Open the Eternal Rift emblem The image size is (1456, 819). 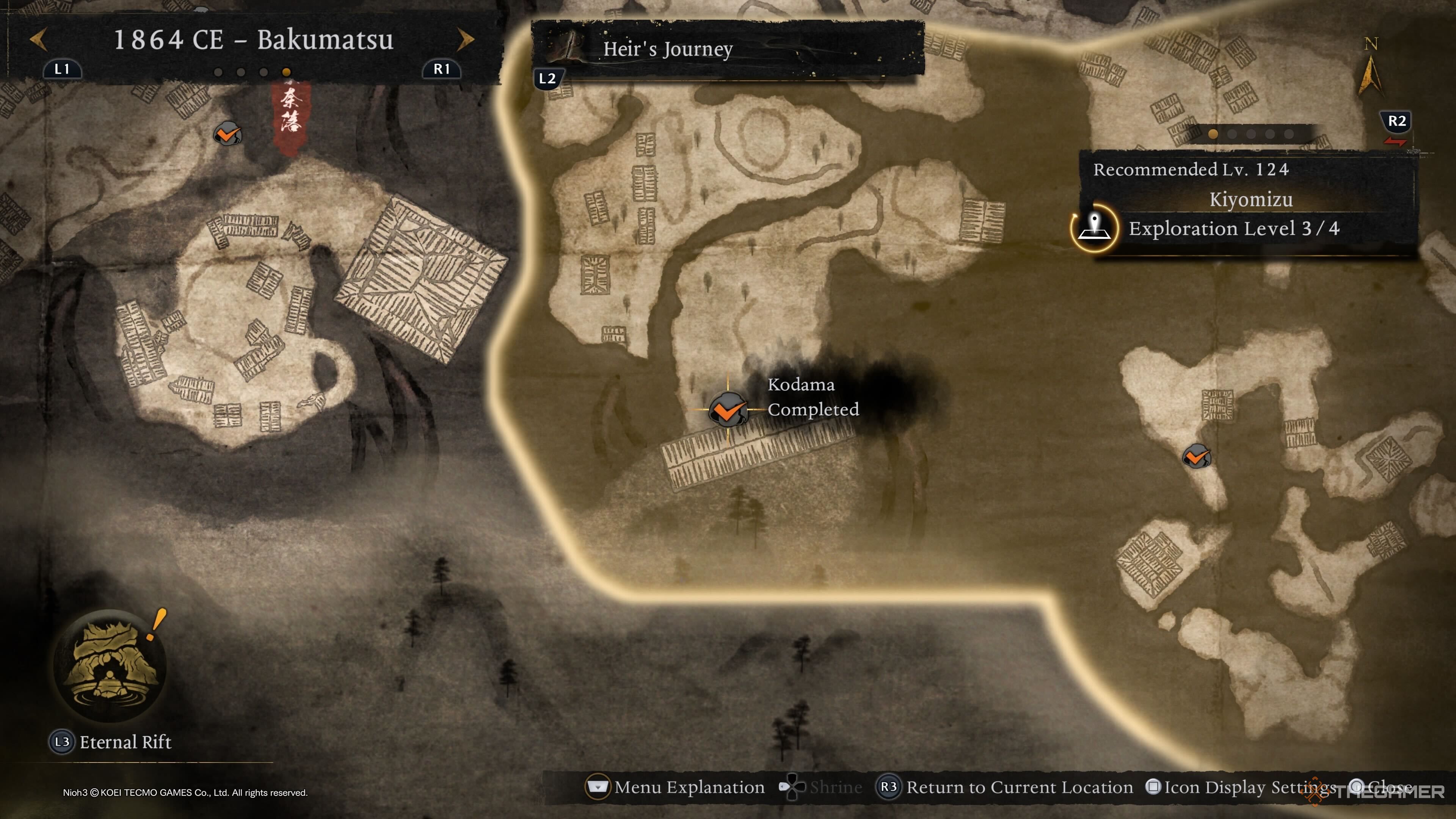[x=110, y=665]
